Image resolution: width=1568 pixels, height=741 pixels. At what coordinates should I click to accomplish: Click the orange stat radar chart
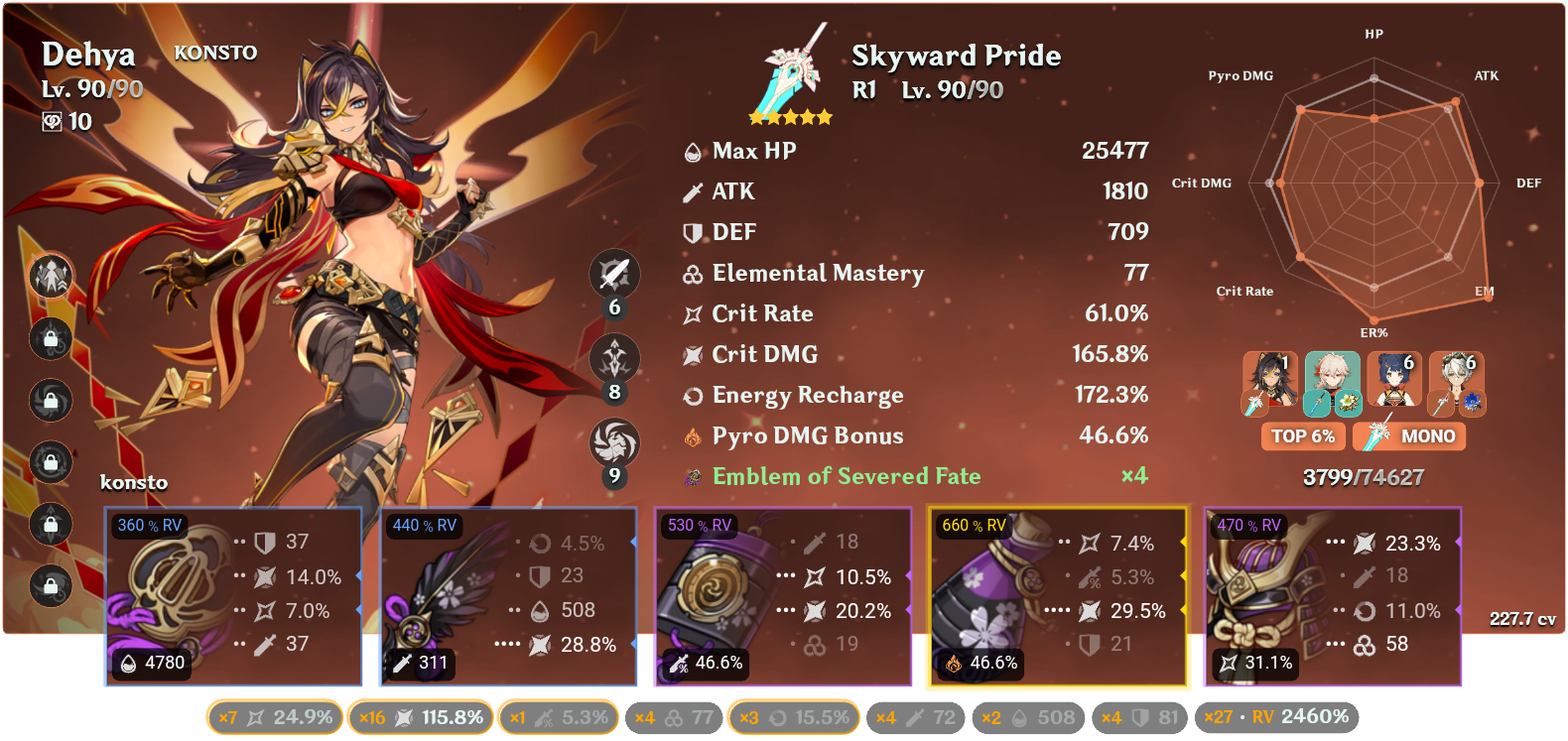point(1374,184)
